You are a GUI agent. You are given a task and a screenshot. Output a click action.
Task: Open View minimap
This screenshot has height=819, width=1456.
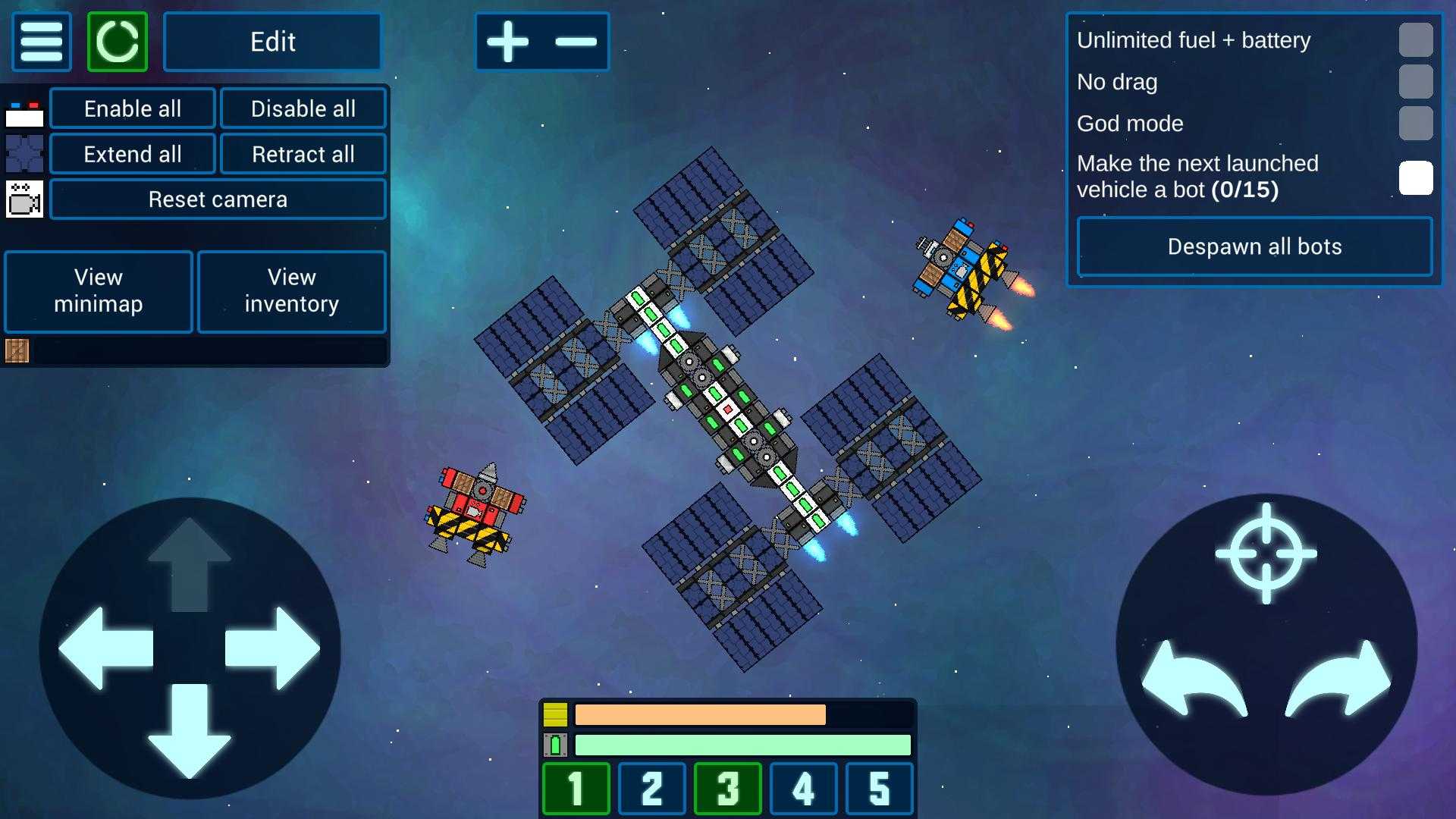pyautogui.click(x=99, y=291)
